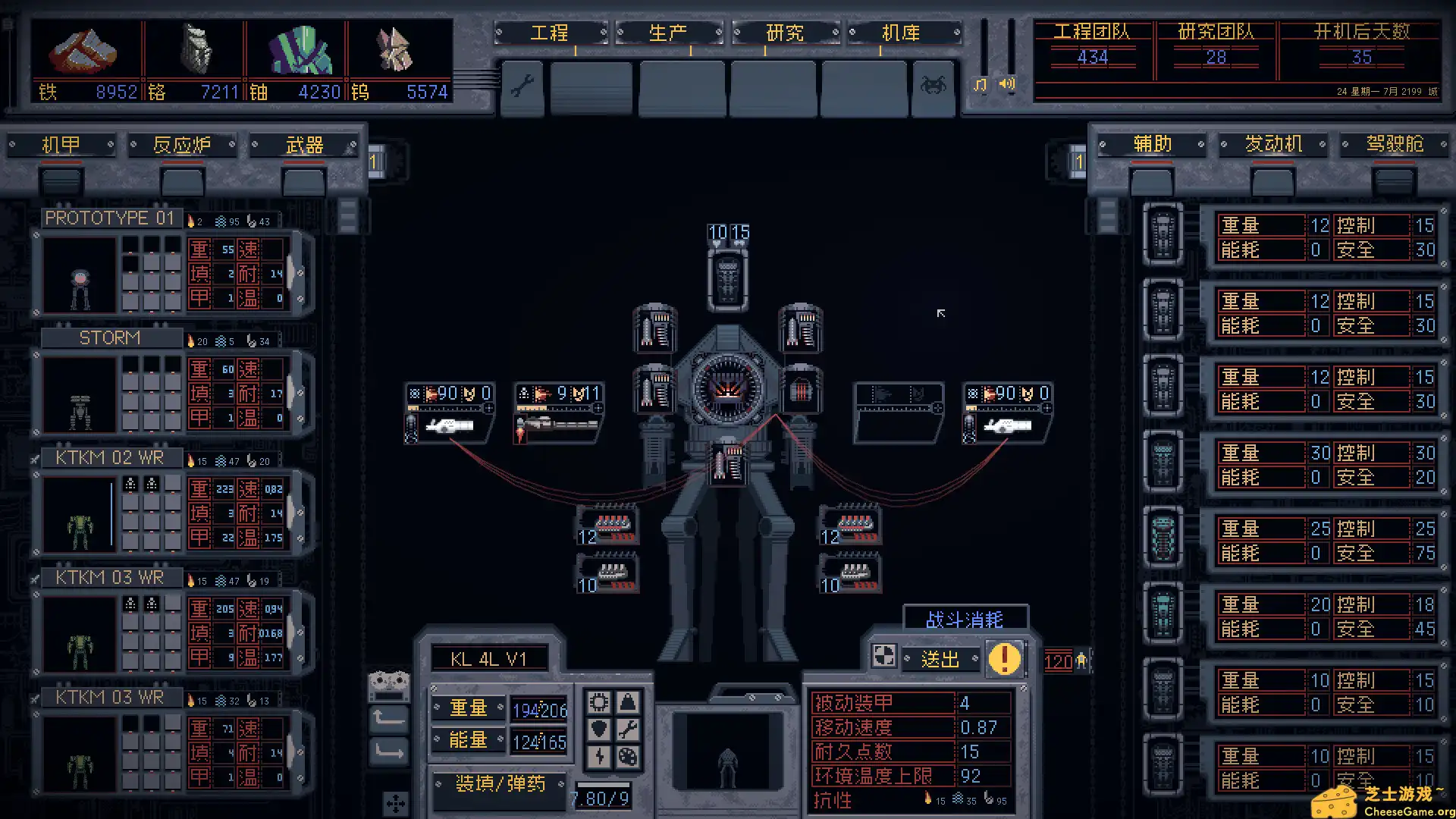Switch to the 生产 tab
Screen dimensions: 1456x819
(669, 33)
